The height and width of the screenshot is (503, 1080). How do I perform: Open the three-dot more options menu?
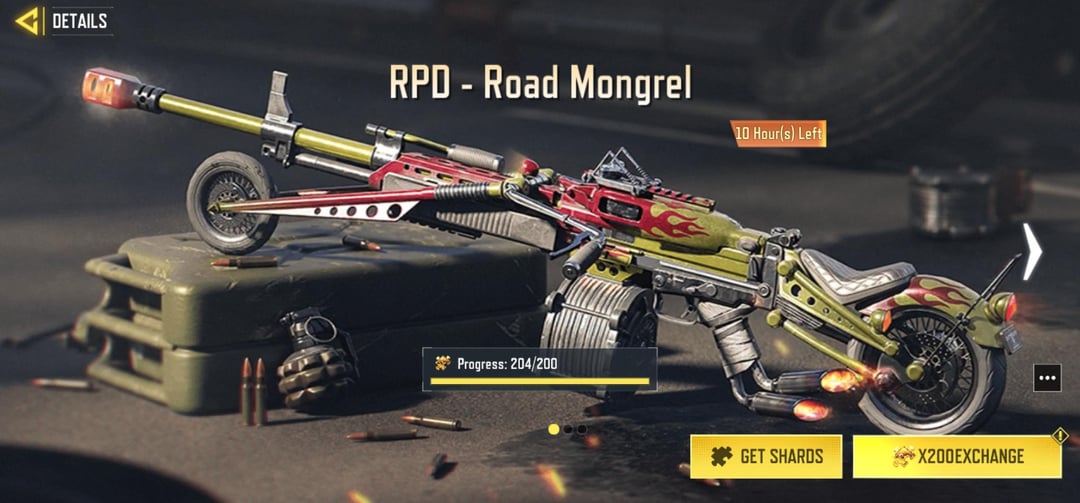tap(1047, 378)
